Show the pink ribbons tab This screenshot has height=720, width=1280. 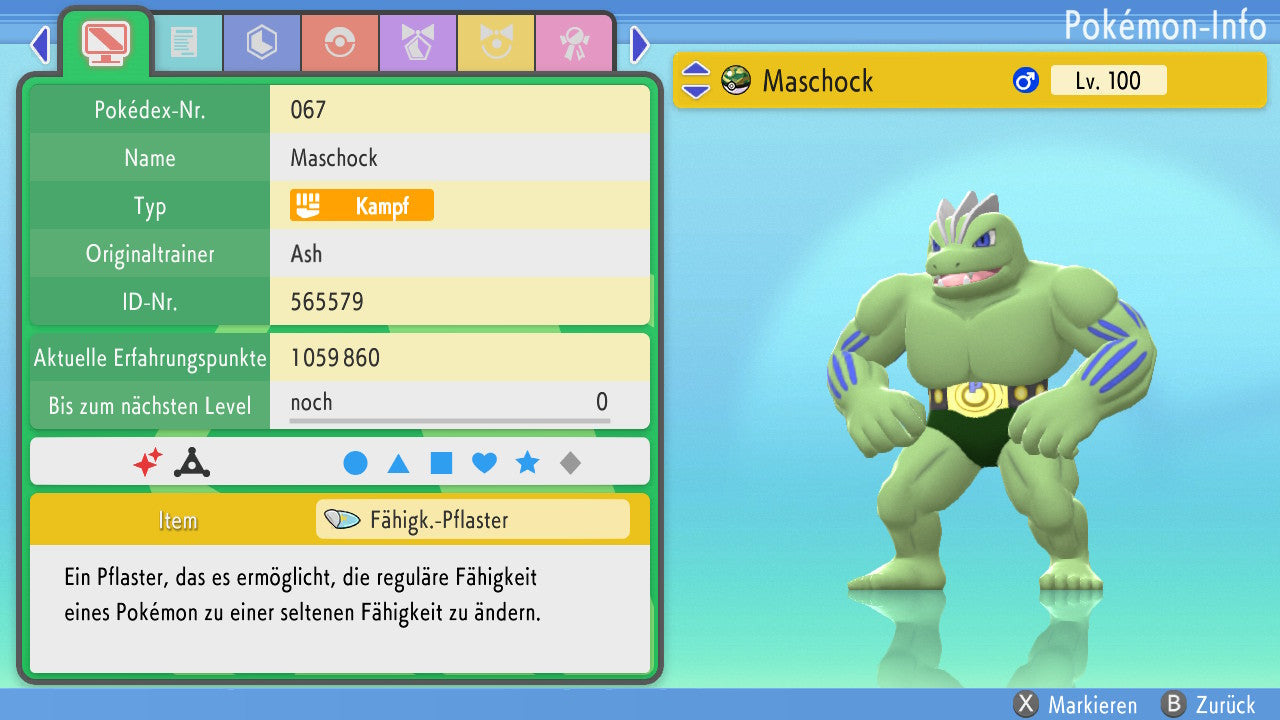(x=573, y=41)
